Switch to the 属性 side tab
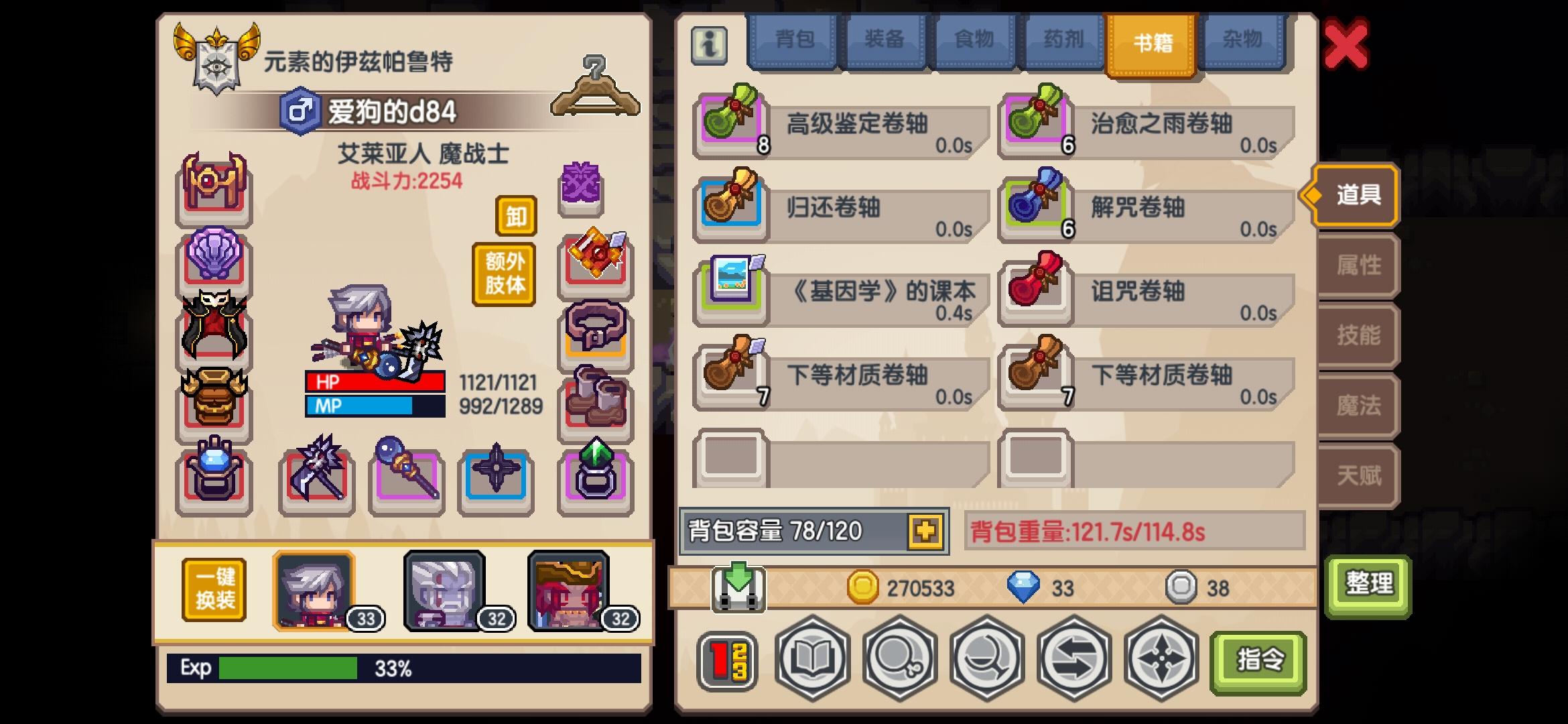The image size is (1568, 724). tap(1358, 265)
